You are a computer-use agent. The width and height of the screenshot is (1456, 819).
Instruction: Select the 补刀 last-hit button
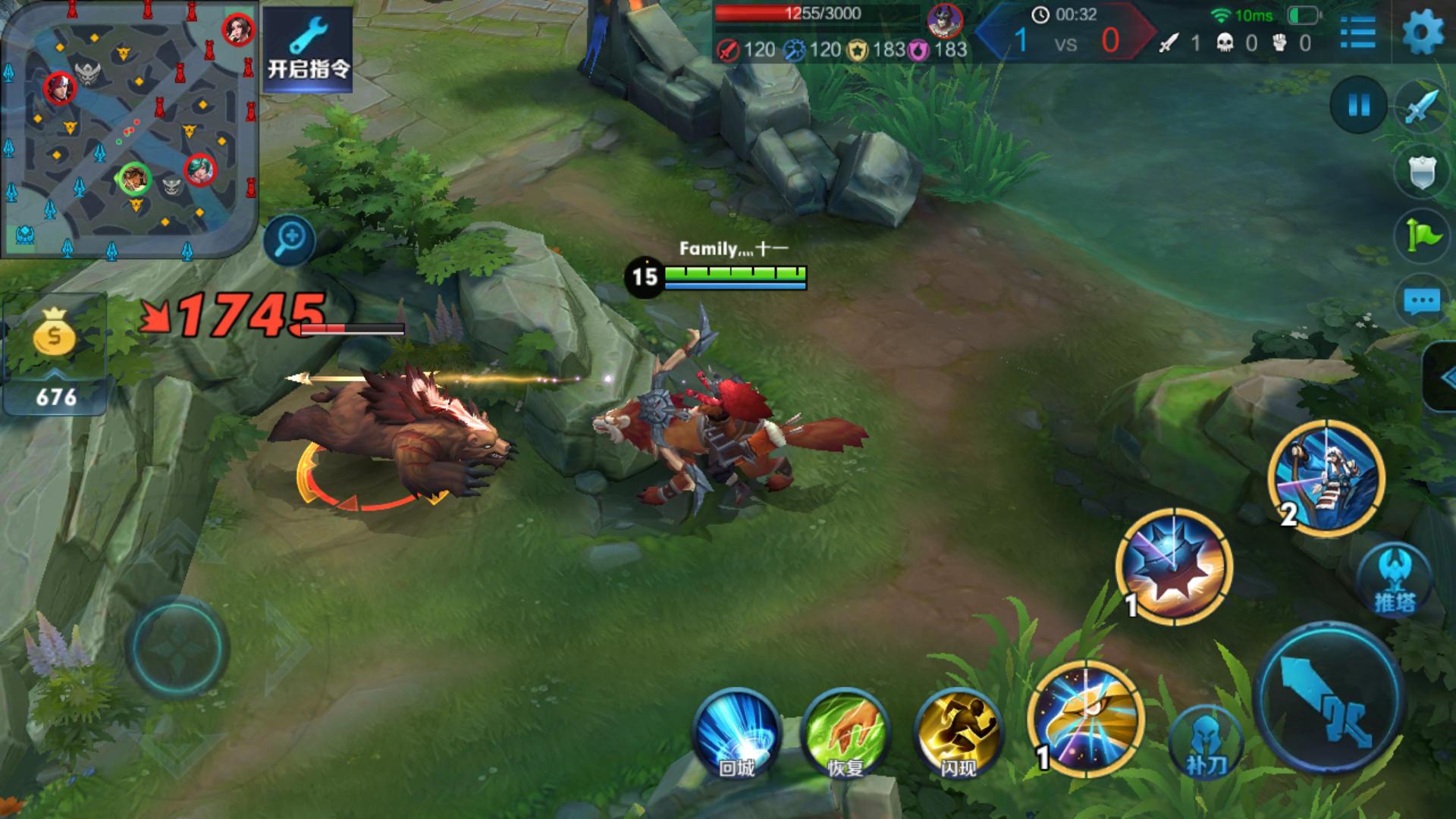click(x=1206, y=743)
